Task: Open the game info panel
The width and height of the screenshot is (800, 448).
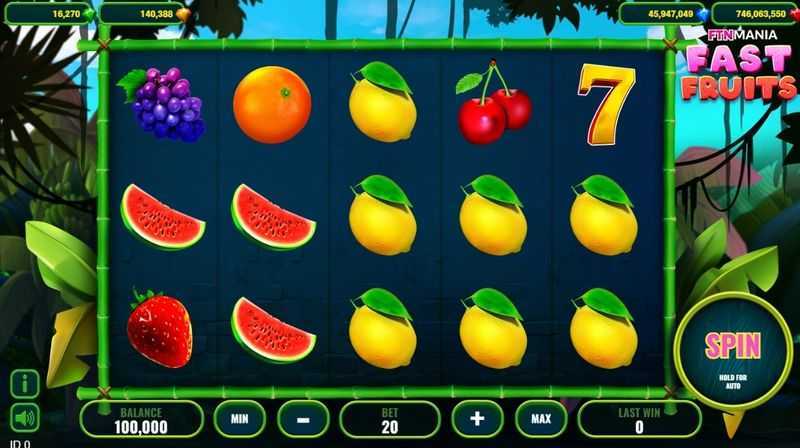Action: pos(25,382)
